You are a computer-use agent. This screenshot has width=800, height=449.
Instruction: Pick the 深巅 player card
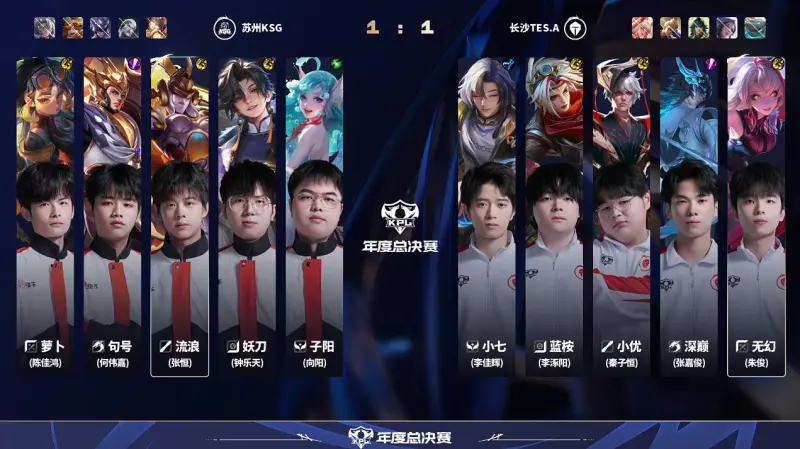[689, 216]
